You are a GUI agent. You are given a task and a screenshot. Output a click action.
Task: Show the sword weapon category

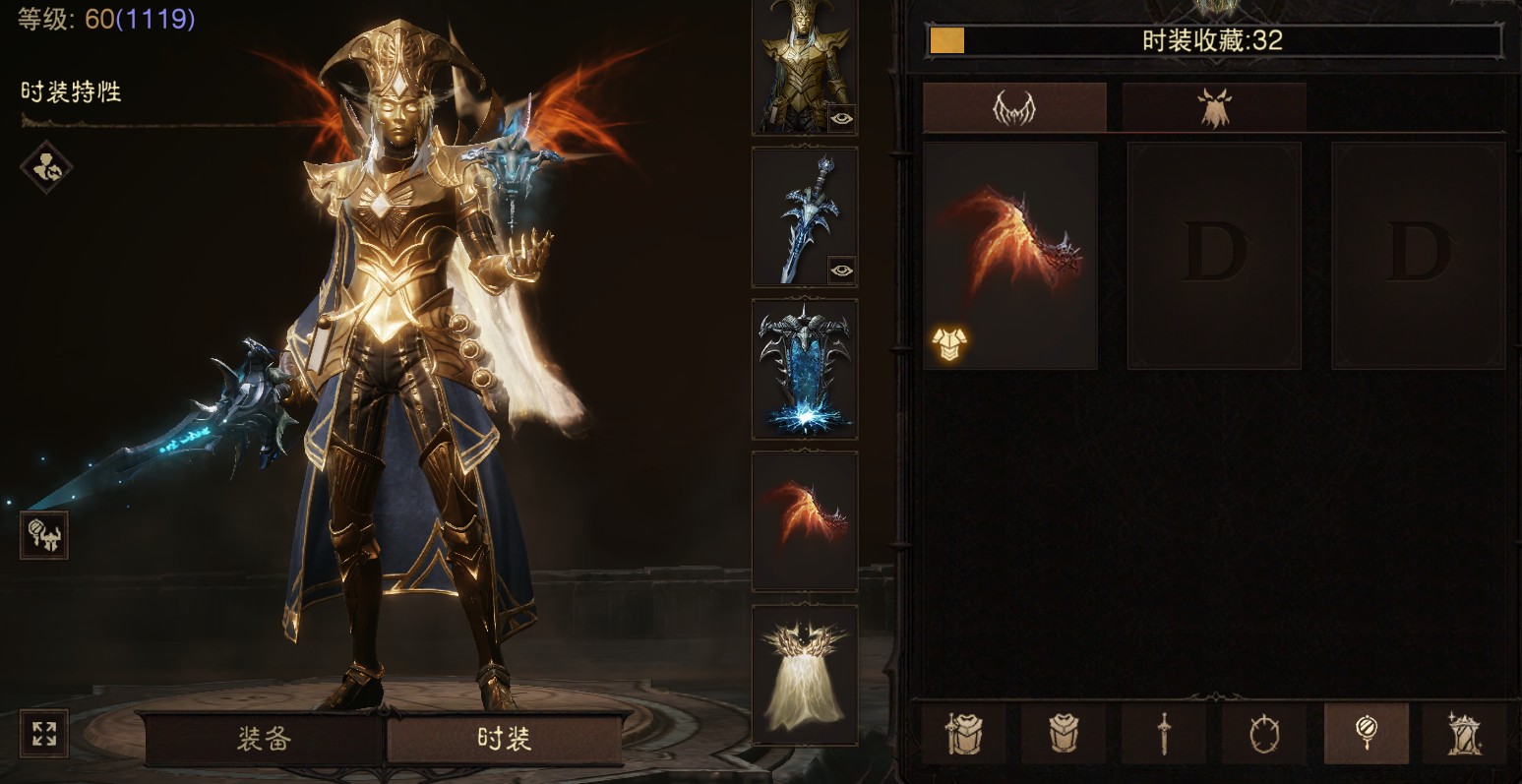[x=1164, y=733]
